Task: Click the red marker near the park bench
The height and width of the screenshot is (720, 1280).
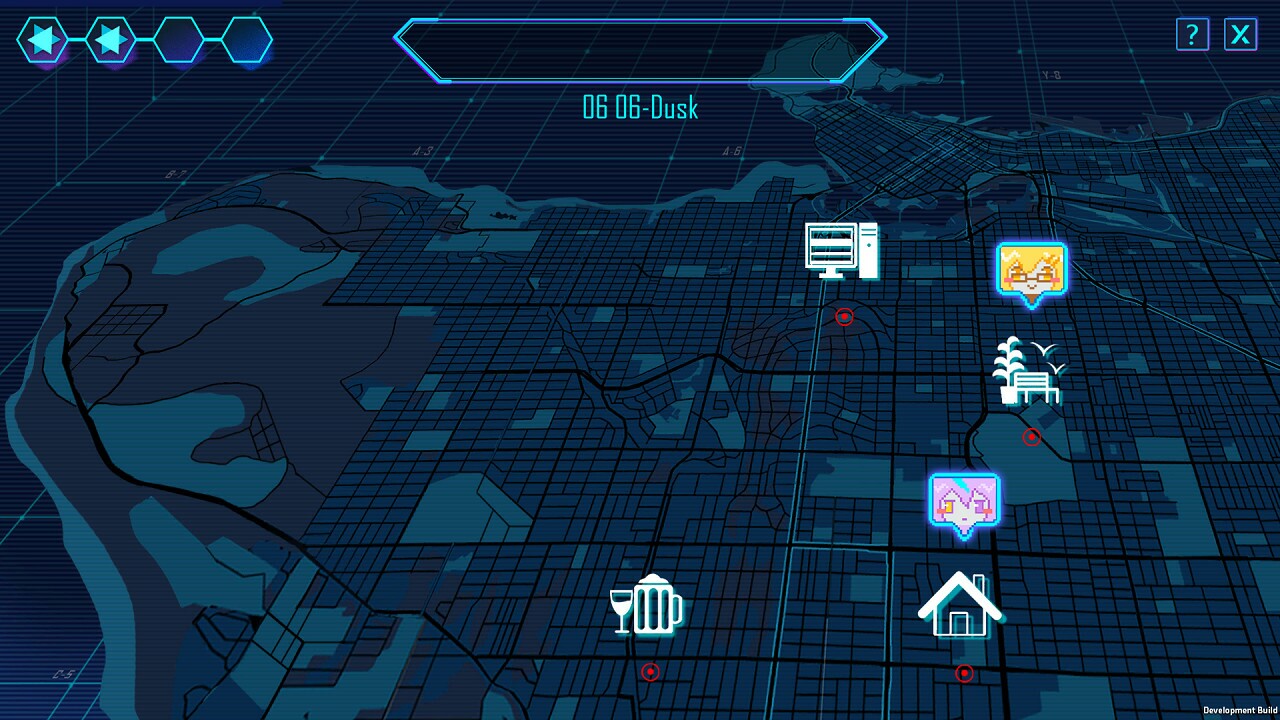Action: [1031, 436]
